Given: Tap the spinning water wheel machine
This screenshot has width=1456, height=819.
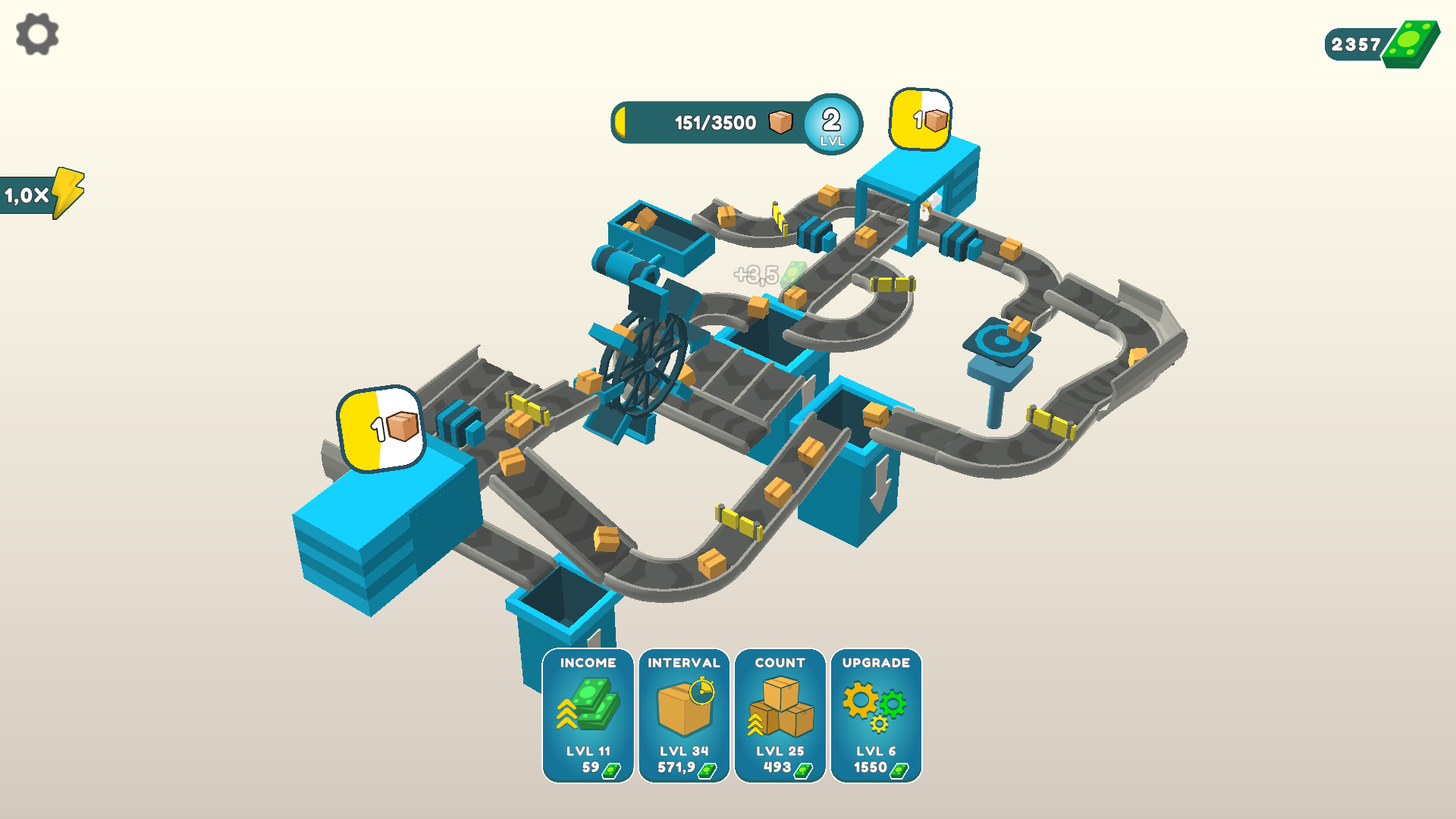Looking at the screenshot, I should coord(648,364).
